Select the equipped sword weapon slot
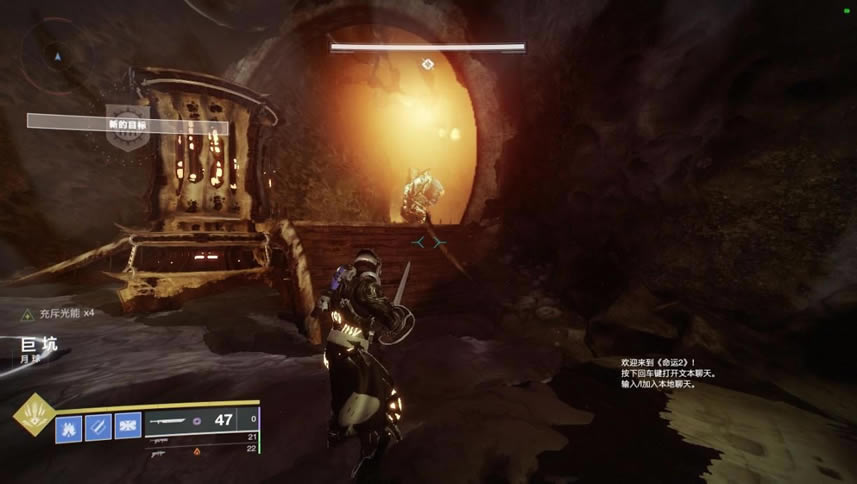Image resolution: width=857 pixels, height=484 pixels. point(202,420)
